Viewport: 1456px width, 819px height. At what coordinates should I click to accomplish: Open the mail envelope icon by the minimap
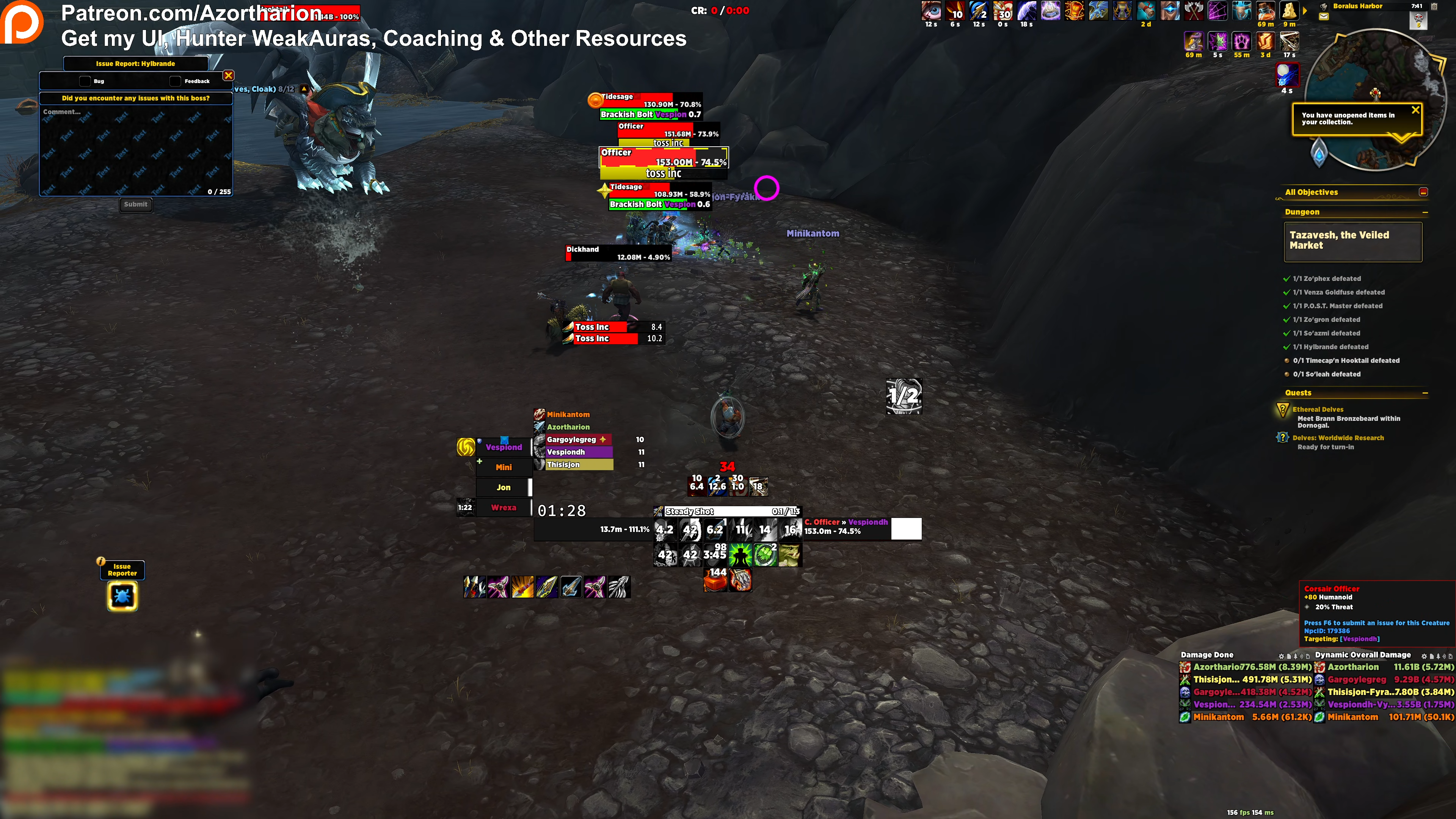pos(1324,16)
